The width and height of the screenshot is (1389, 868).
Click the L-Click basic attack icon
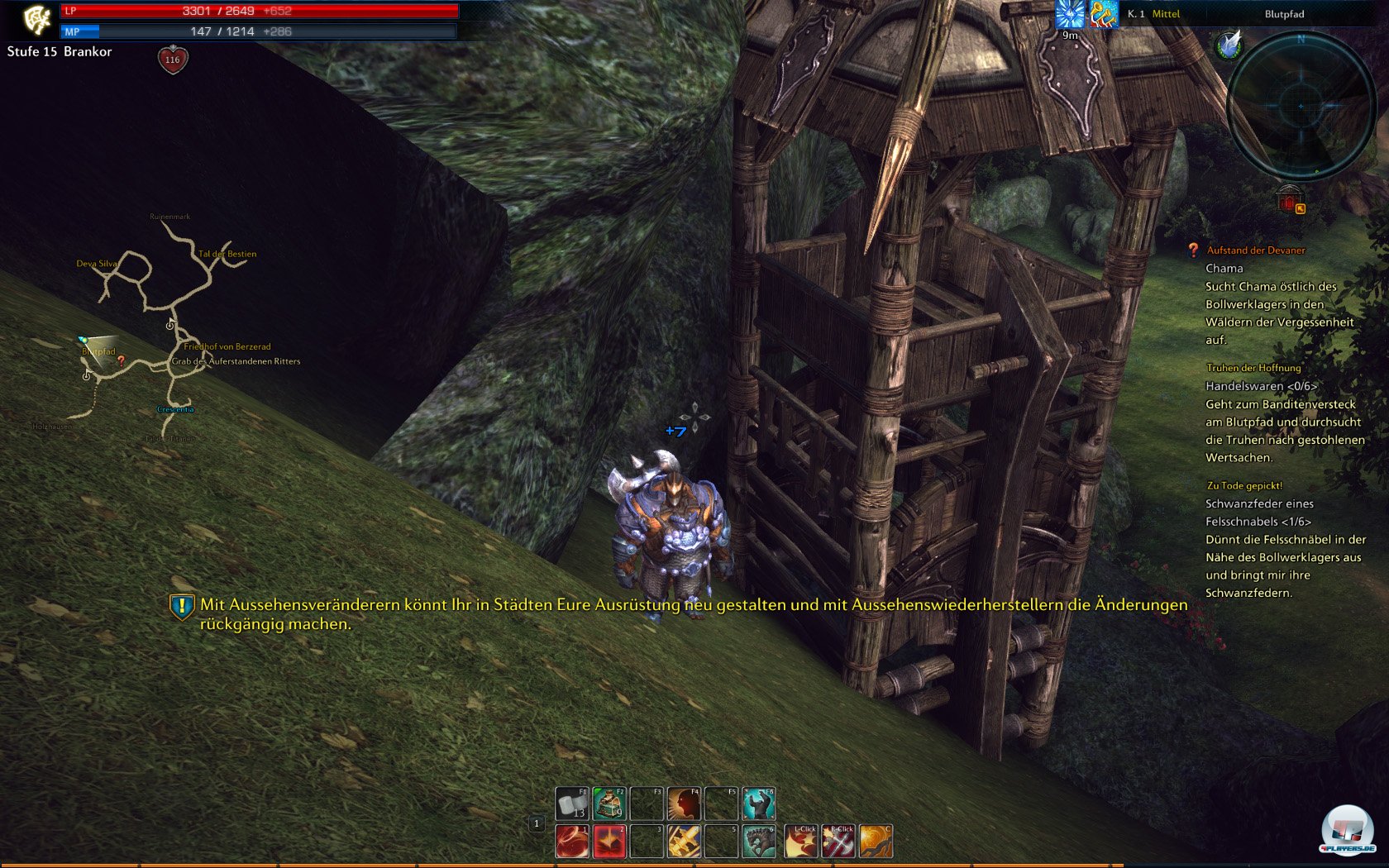coord(801,842)
